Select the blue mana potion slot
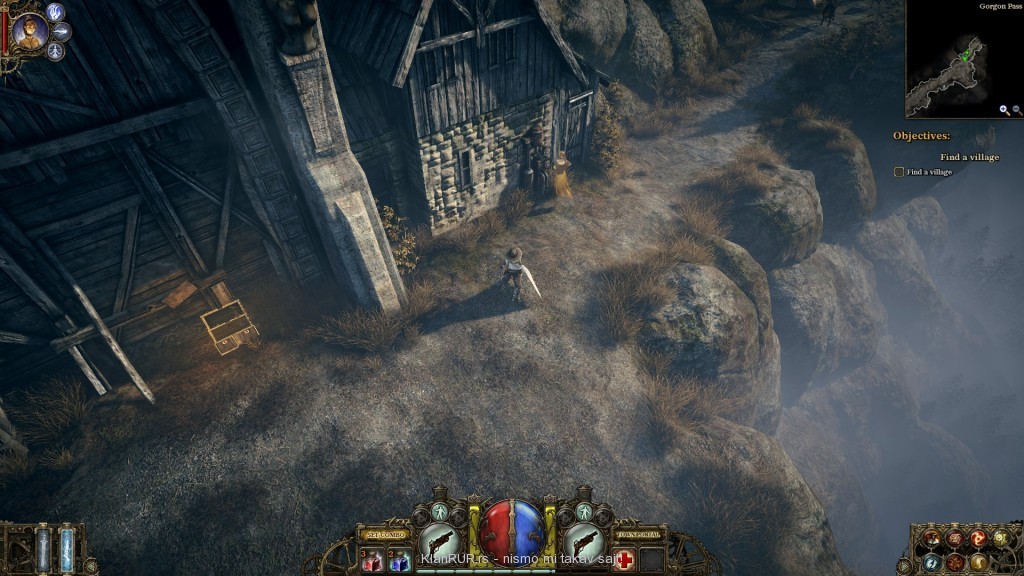 pos(397,560)
